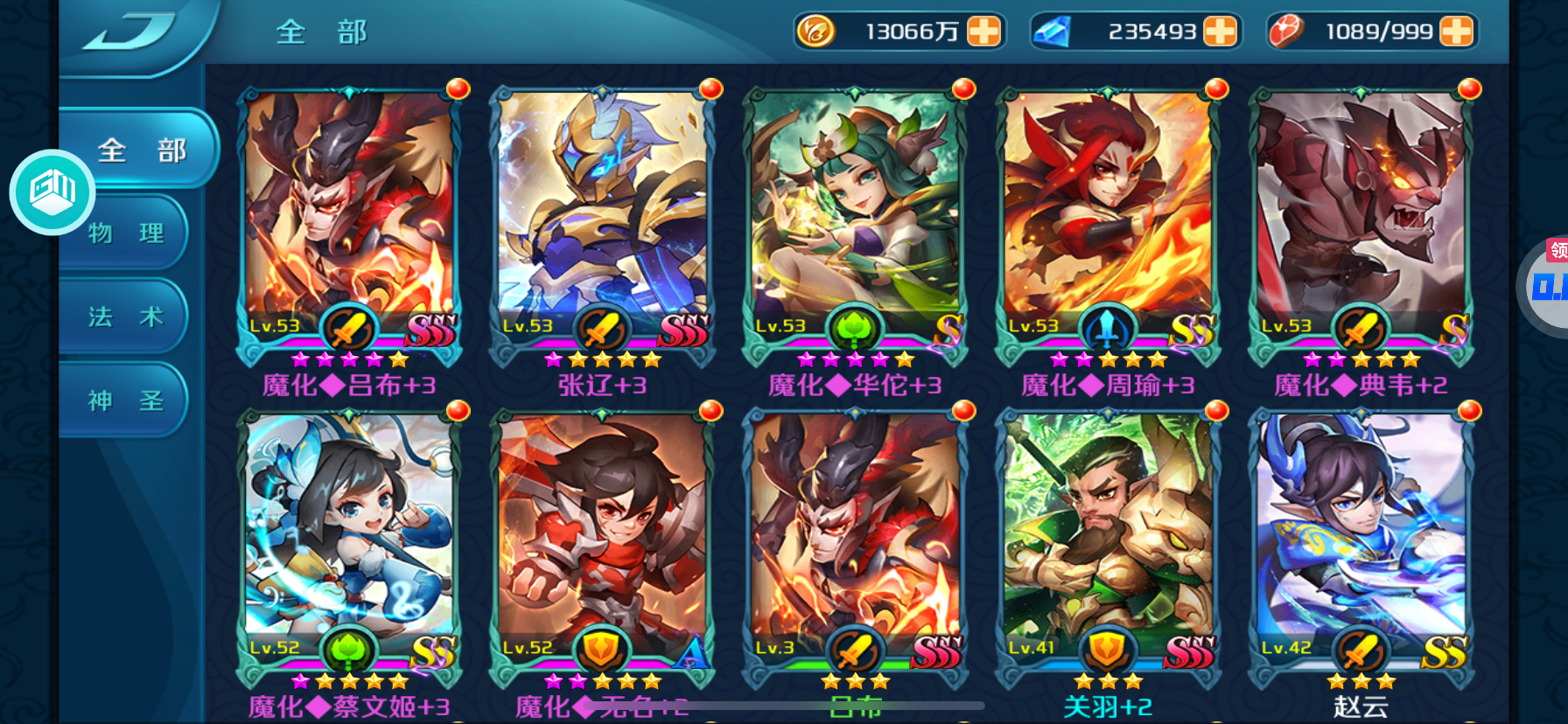Switch to the 全部 category tab
This screenshot has height=724, width=1568.
point(140,150)
